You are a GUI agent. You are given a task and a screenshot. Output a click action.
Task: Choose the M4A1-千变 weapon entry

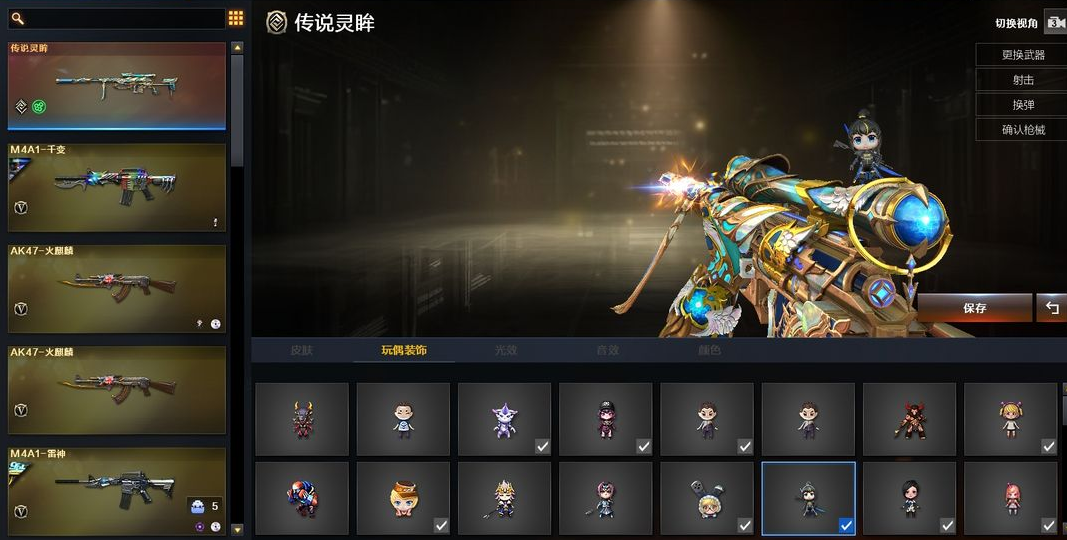click(117, 188)
